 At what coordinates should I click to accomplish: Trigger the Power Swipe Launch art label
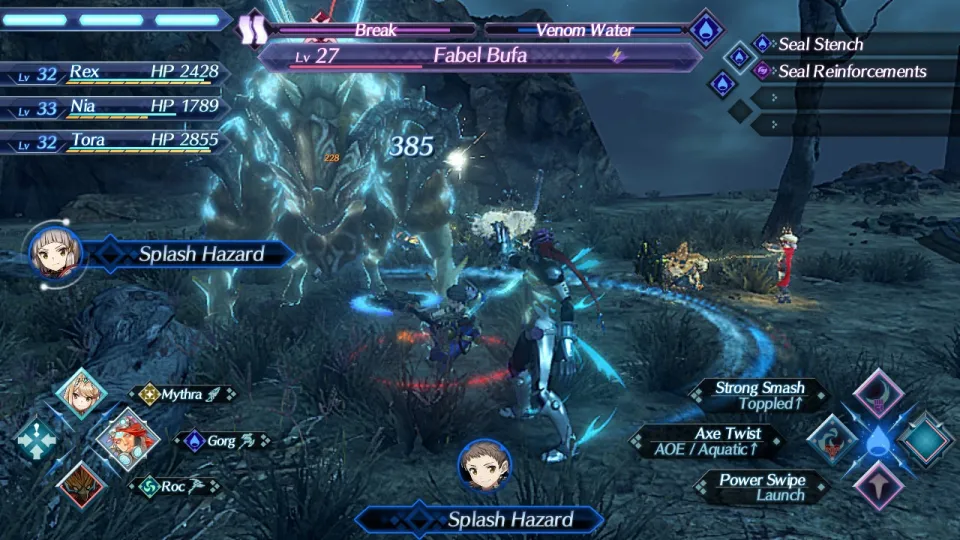point(762,488)
